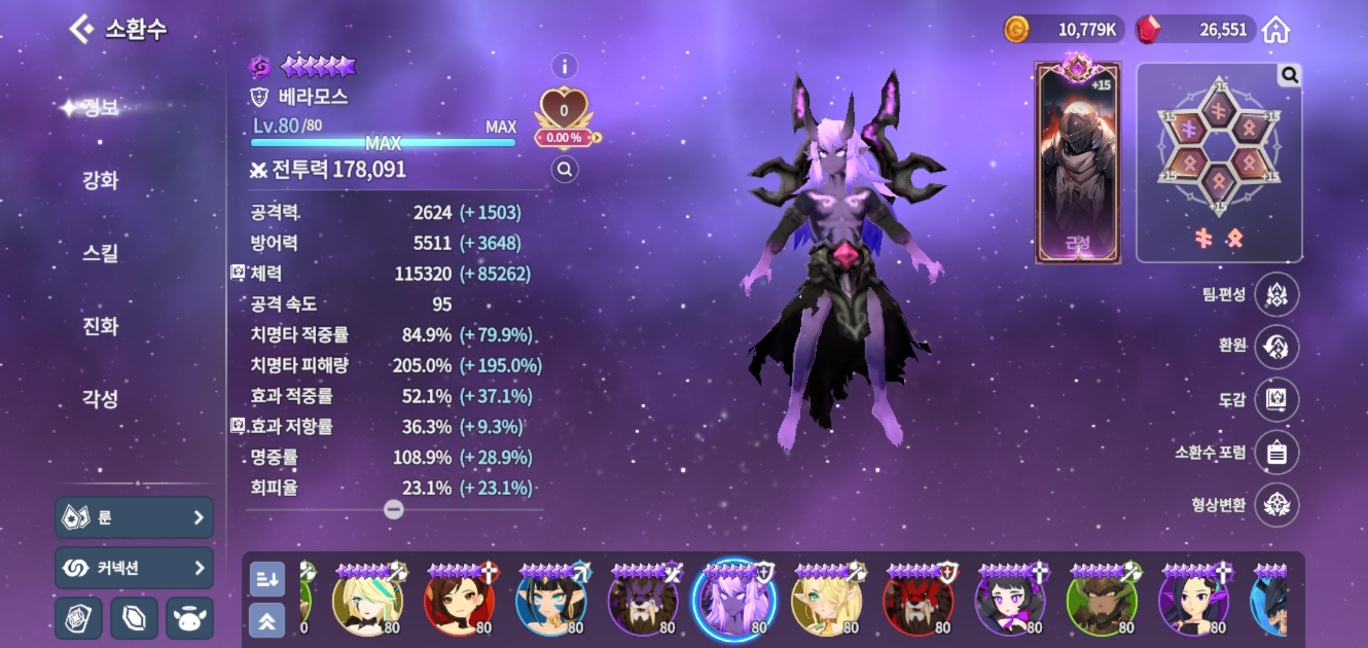The image size is (1368, 648).
Task: Open 팀 편성 team formation
Action: 1276,295
